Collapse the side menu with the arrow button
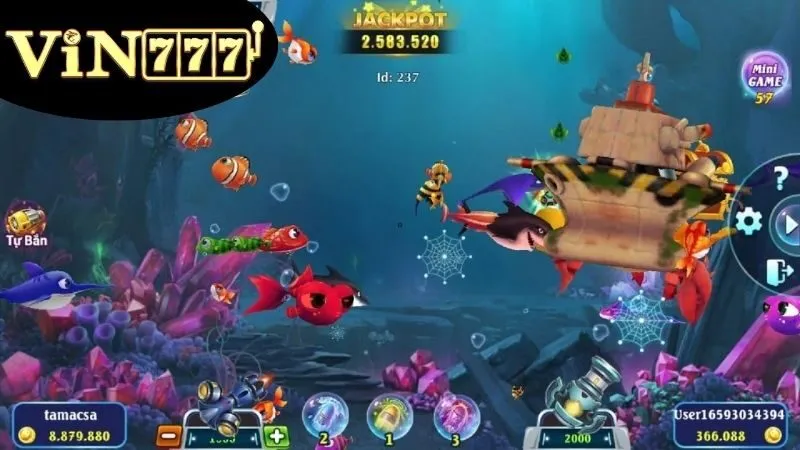This screenshot has height=450, width=800. pyautogui.click(x=786, y=222)
